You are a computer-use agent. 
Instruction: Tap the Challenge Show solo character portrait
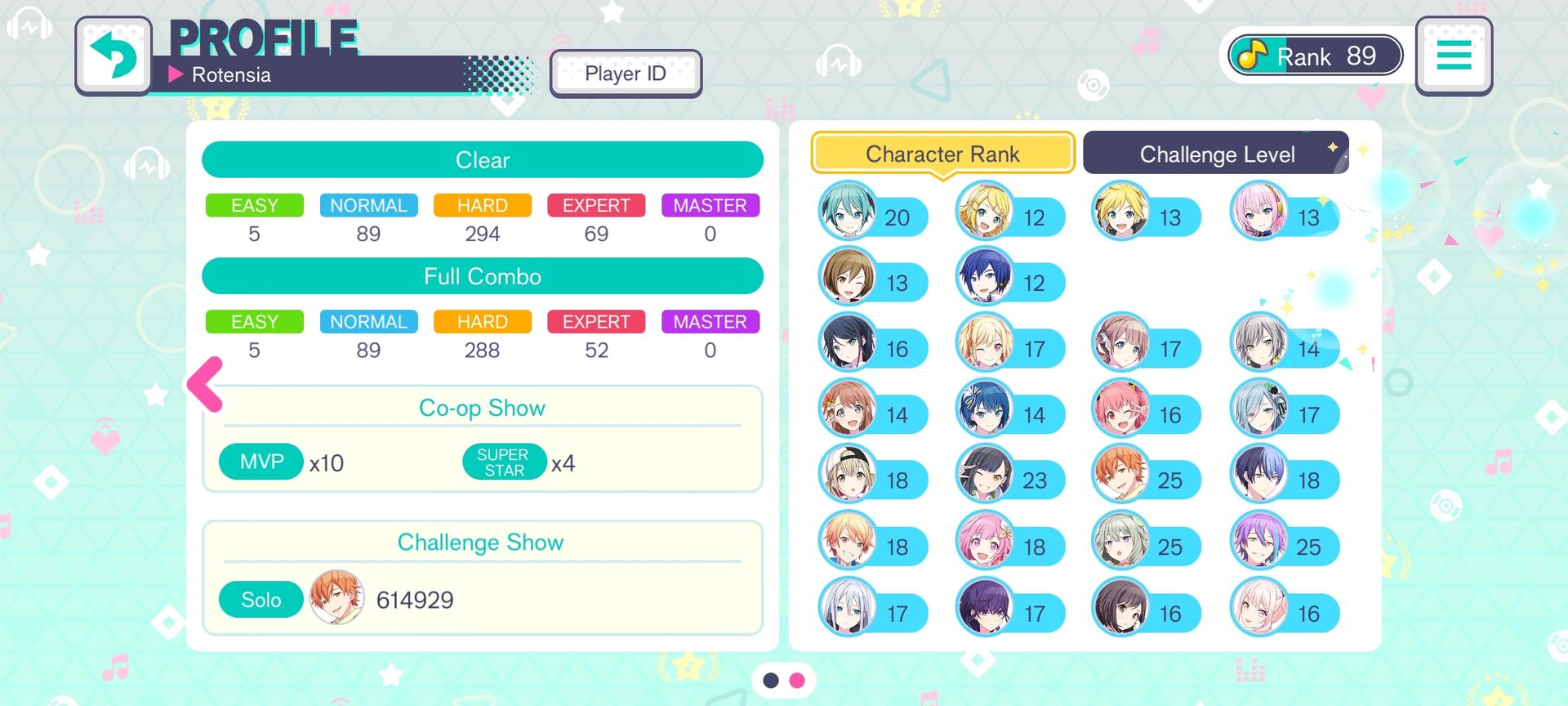click(x=336, y=598)
